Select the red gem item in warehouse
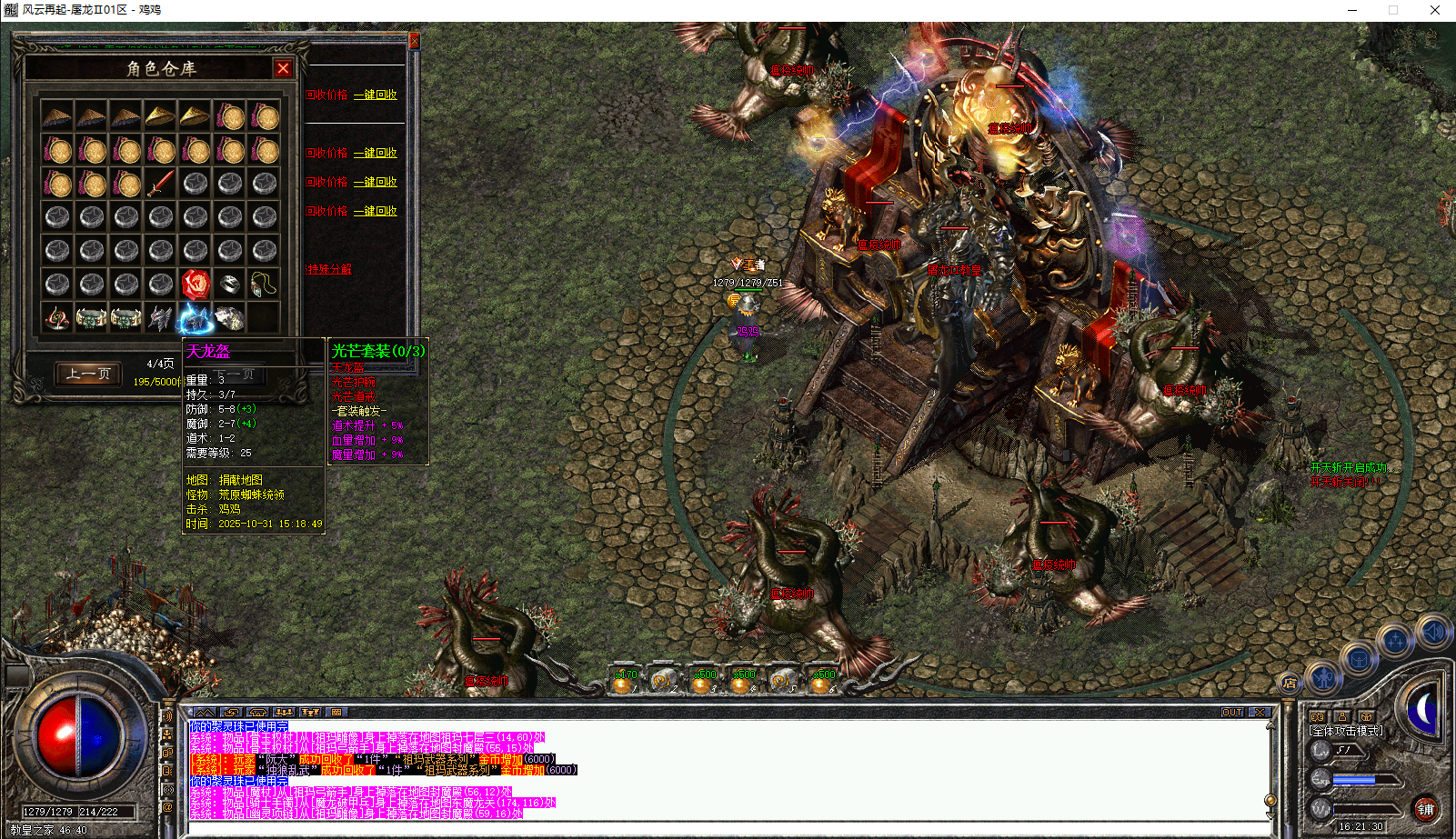The height and width of the screenshot is (839, 1456). (x=196, y=284)
